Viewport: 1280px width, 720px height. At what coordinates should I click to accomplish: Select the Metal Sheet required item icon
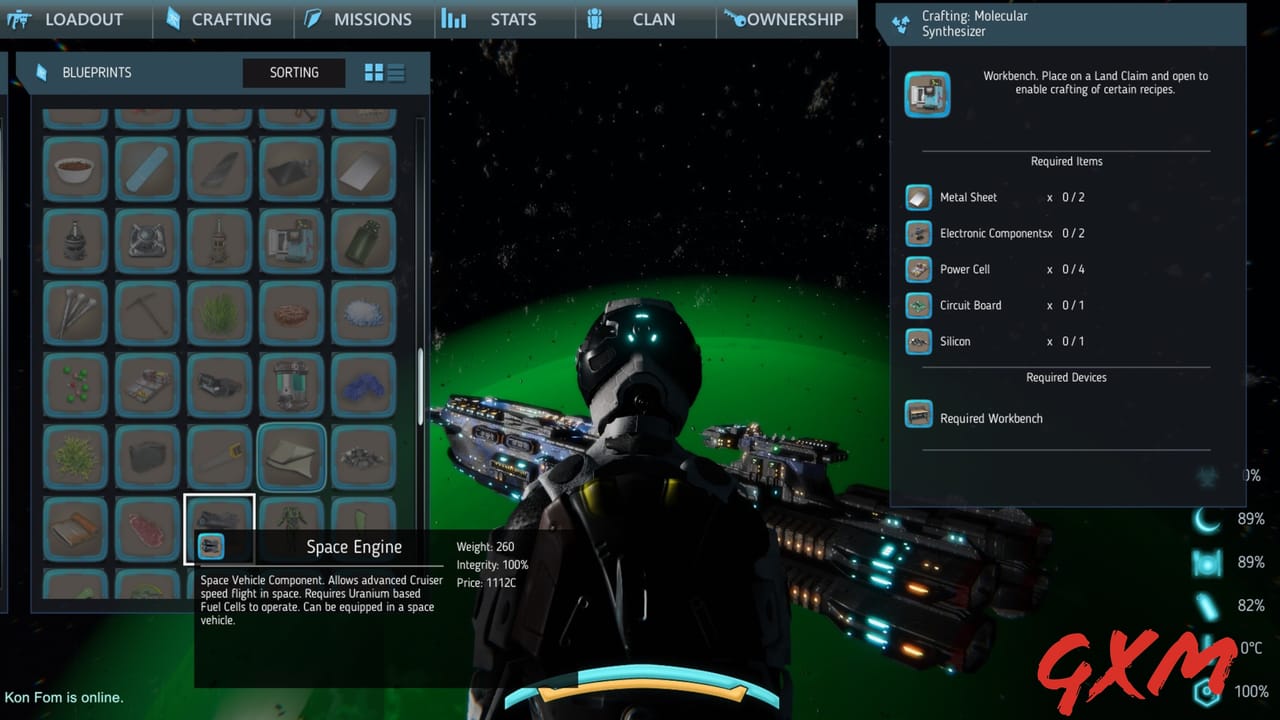(x=918, y=197)
